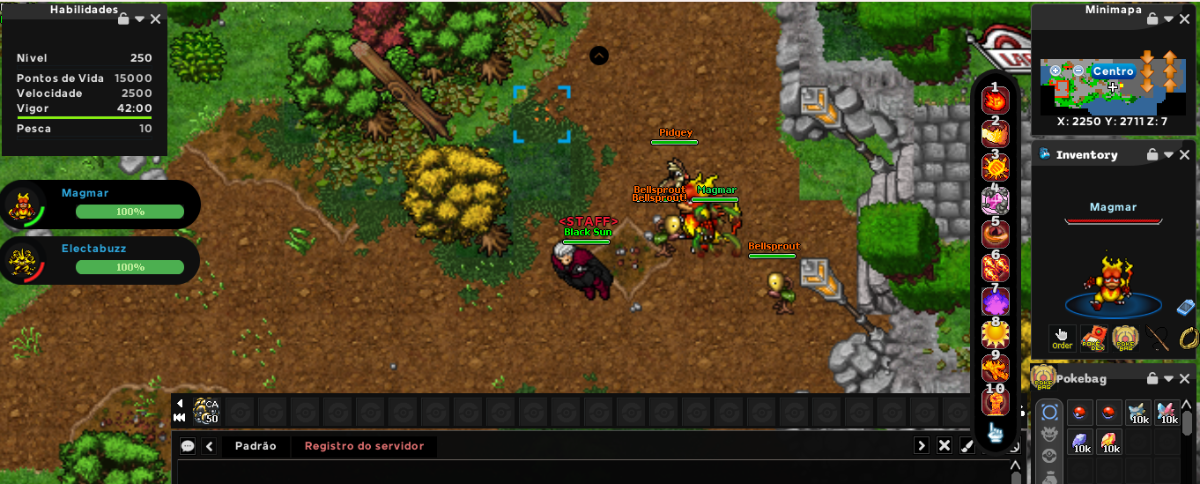Close the Inventory panel
This screenshot has height=484, width=1200.
pos(1185,155)
